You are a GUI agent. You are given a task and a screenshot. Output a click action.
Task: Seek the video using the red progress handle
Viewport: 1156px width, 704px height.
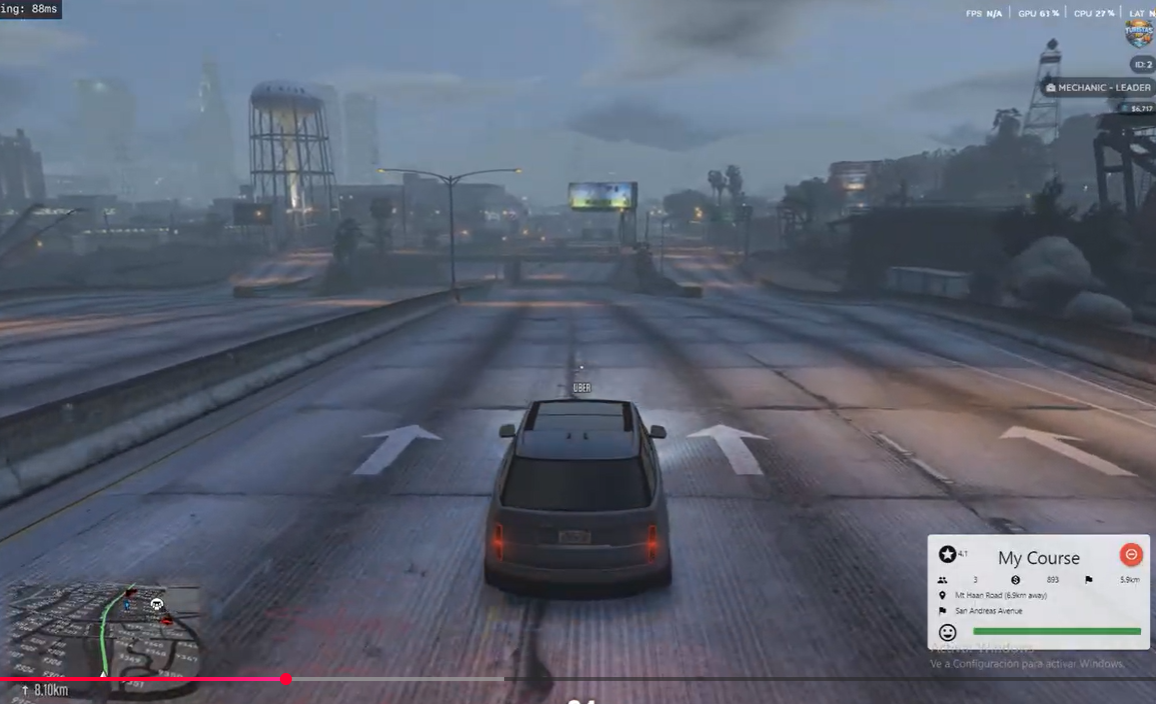[x=286, y=679]
